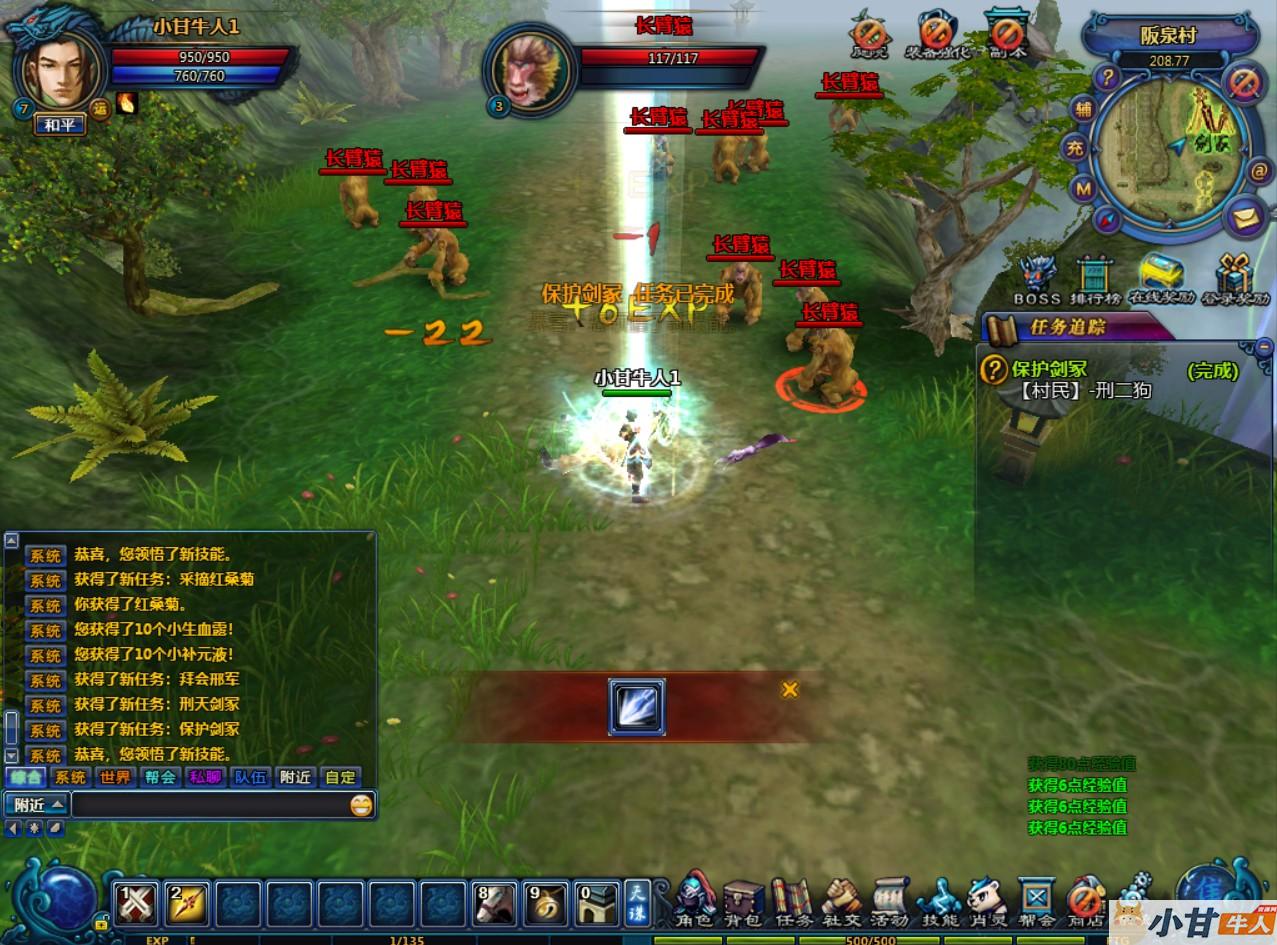Open the 帮会 guild panel
This screenshot has width=1277, height=945.
click(1036, 901)
